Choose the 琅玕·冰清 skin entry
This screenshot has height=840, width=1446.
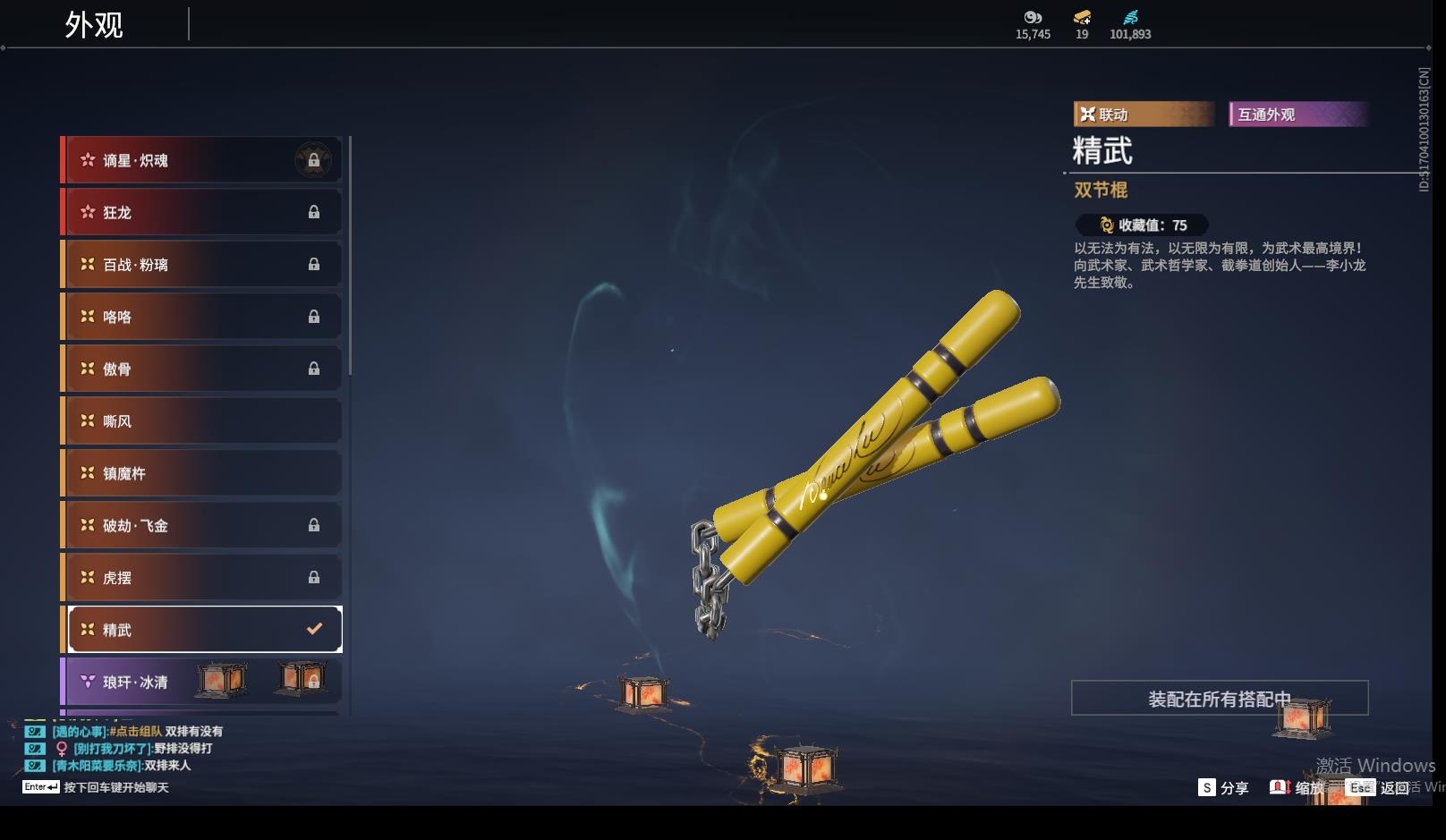click(x=202, y=682)
